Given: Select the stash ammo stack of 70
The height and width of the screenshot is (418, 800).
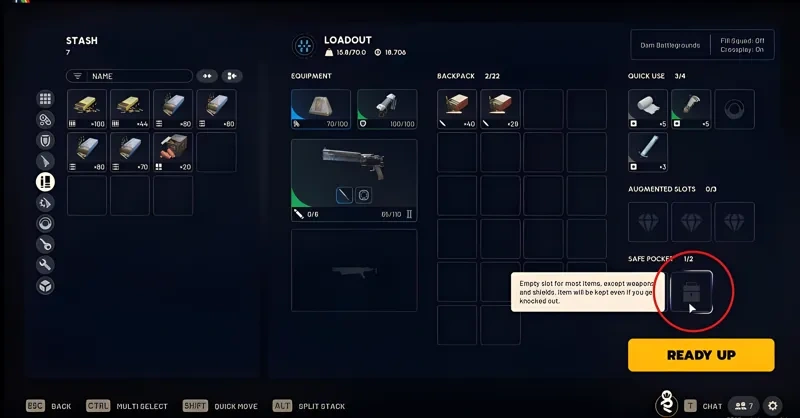Looking at the screenshot, I should (x=130, y=152).
